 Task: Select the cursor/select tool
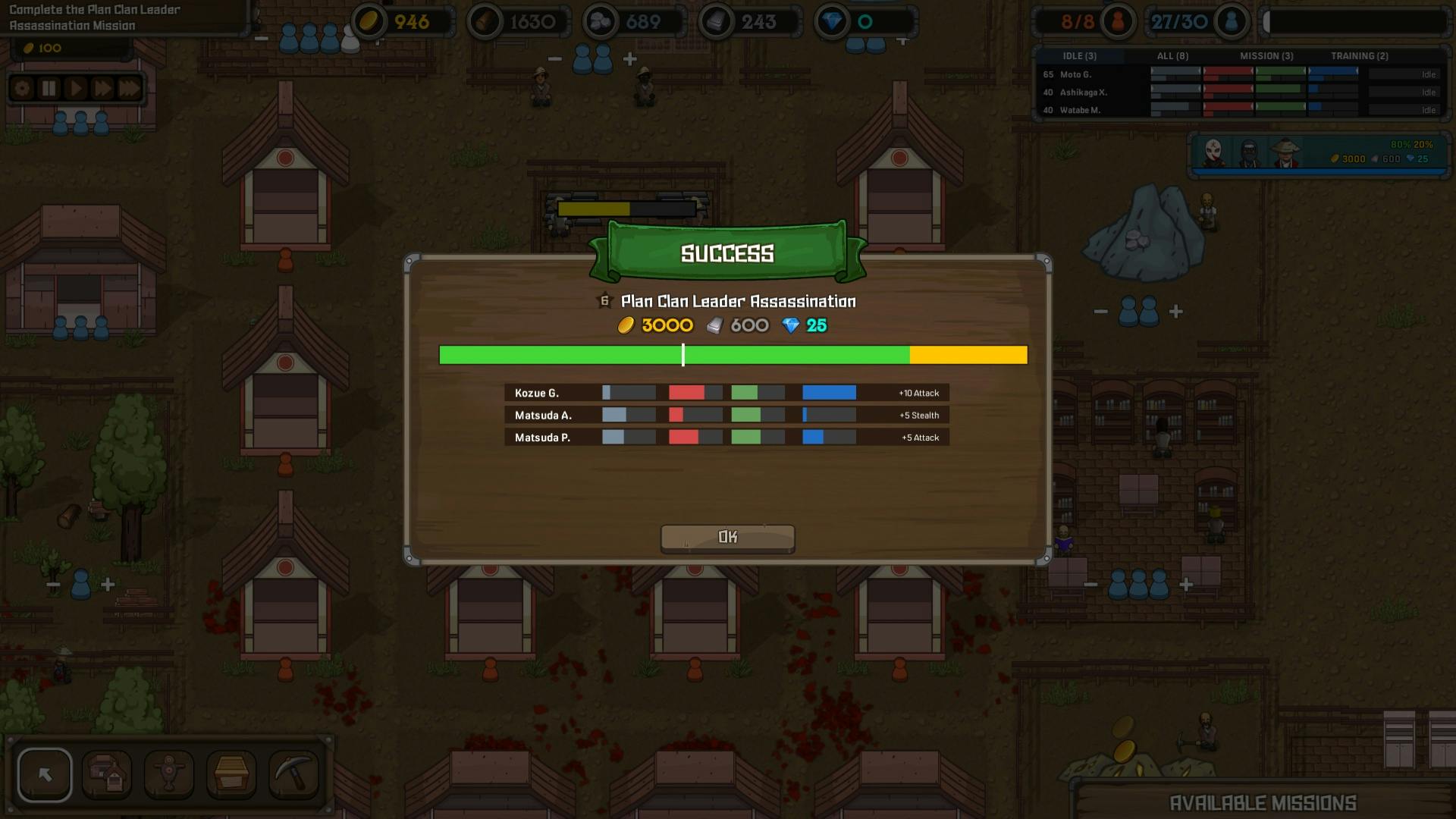(x=45, y=774)
